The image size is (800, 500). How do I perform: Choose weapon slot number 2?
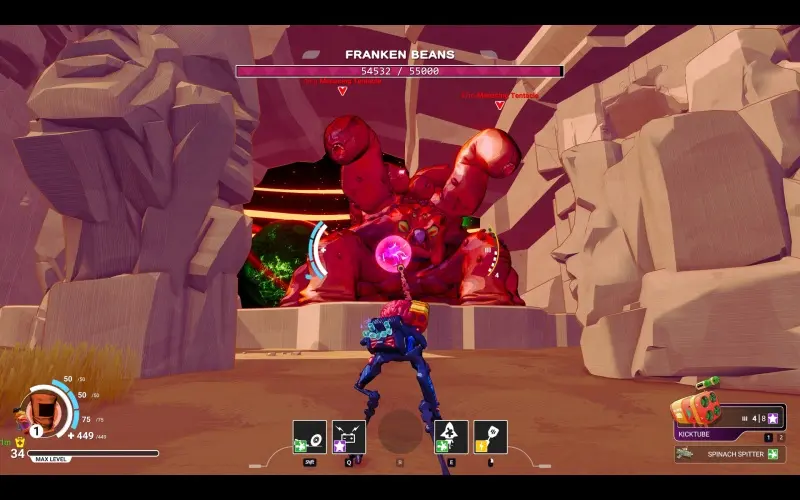point(781,437)
